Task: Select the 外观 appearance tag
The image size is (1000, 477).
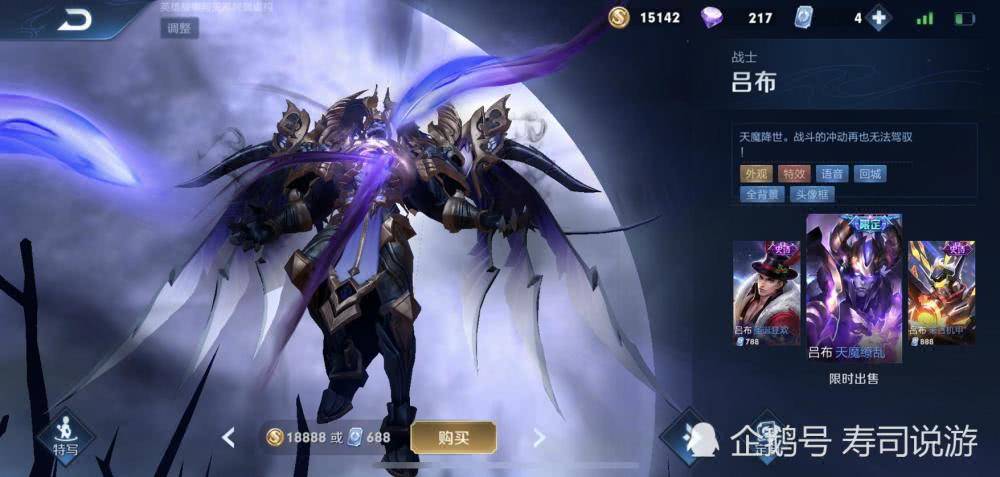Action: (756, 174)
